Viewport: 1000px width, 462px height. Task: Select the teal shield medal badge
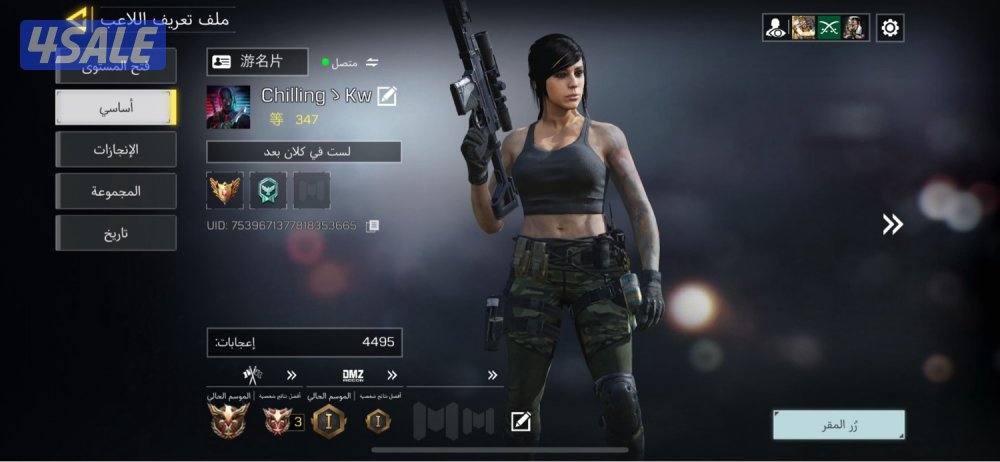[268, 190]
